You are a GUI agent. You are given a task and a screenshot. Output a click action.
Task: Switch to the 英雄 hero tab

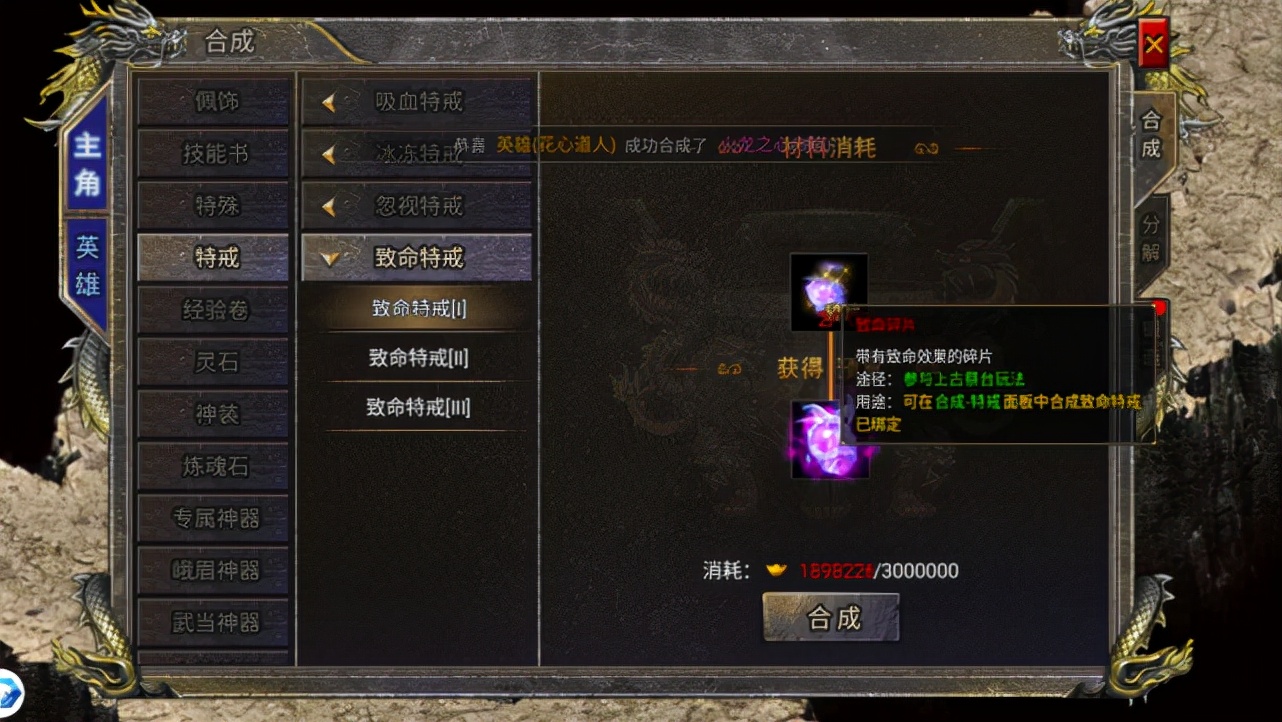pos(87,267)
